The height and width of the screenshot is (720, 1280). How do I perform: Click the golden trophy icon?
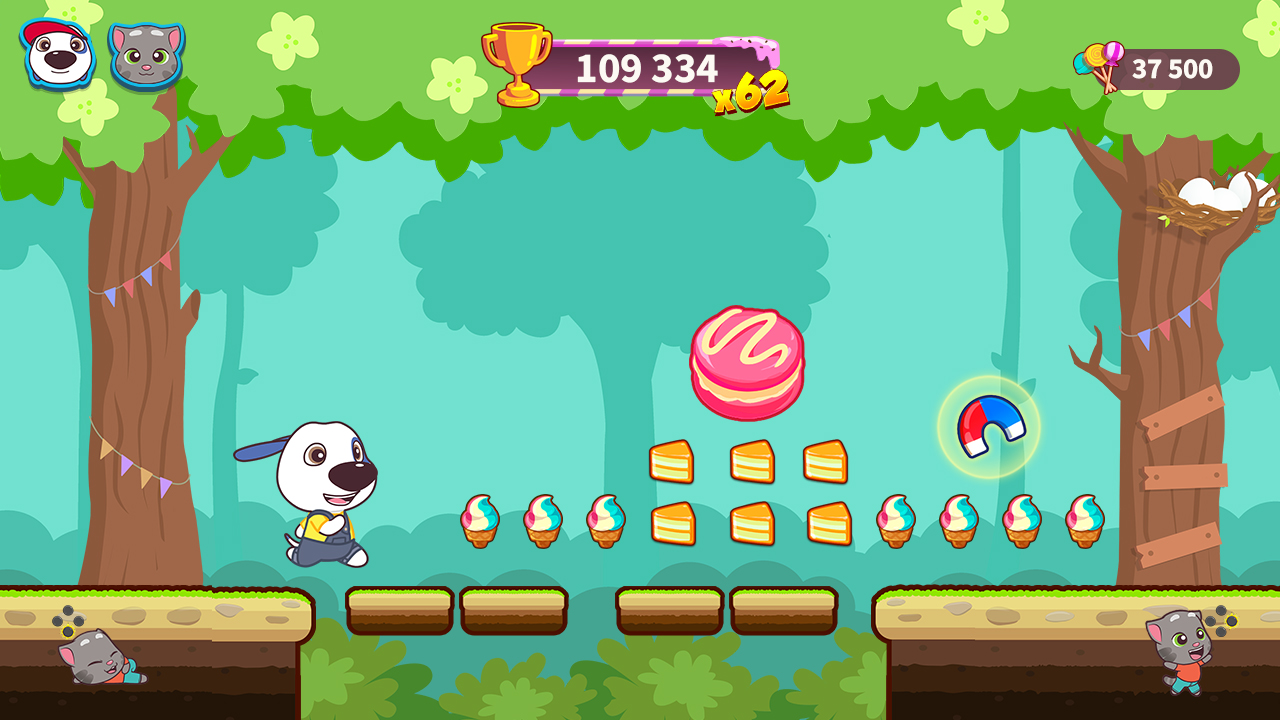coord(517,60)
